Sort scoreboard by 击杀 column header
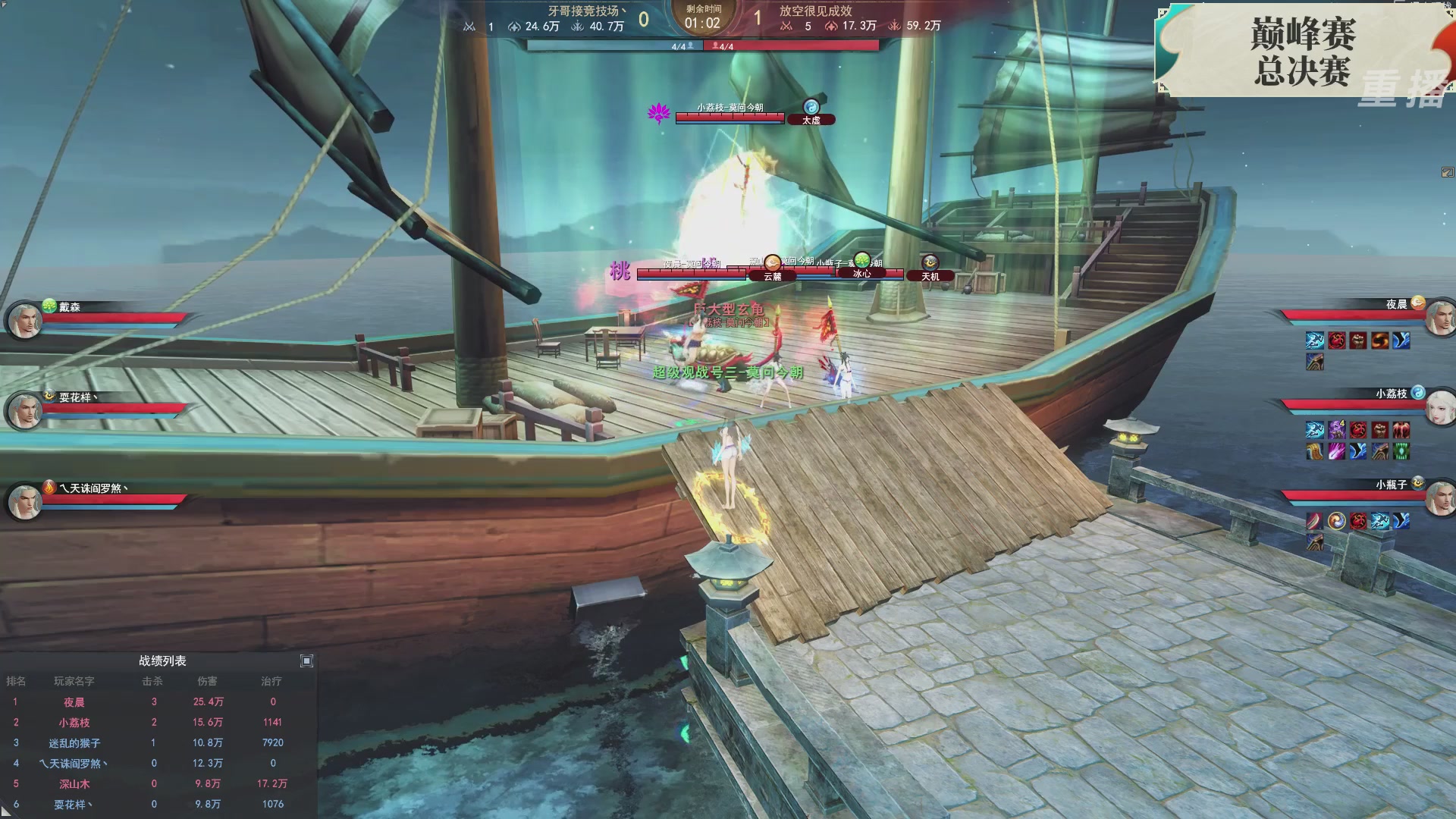The height and width of the screenshot is (819, 1456). coord(152,681)
